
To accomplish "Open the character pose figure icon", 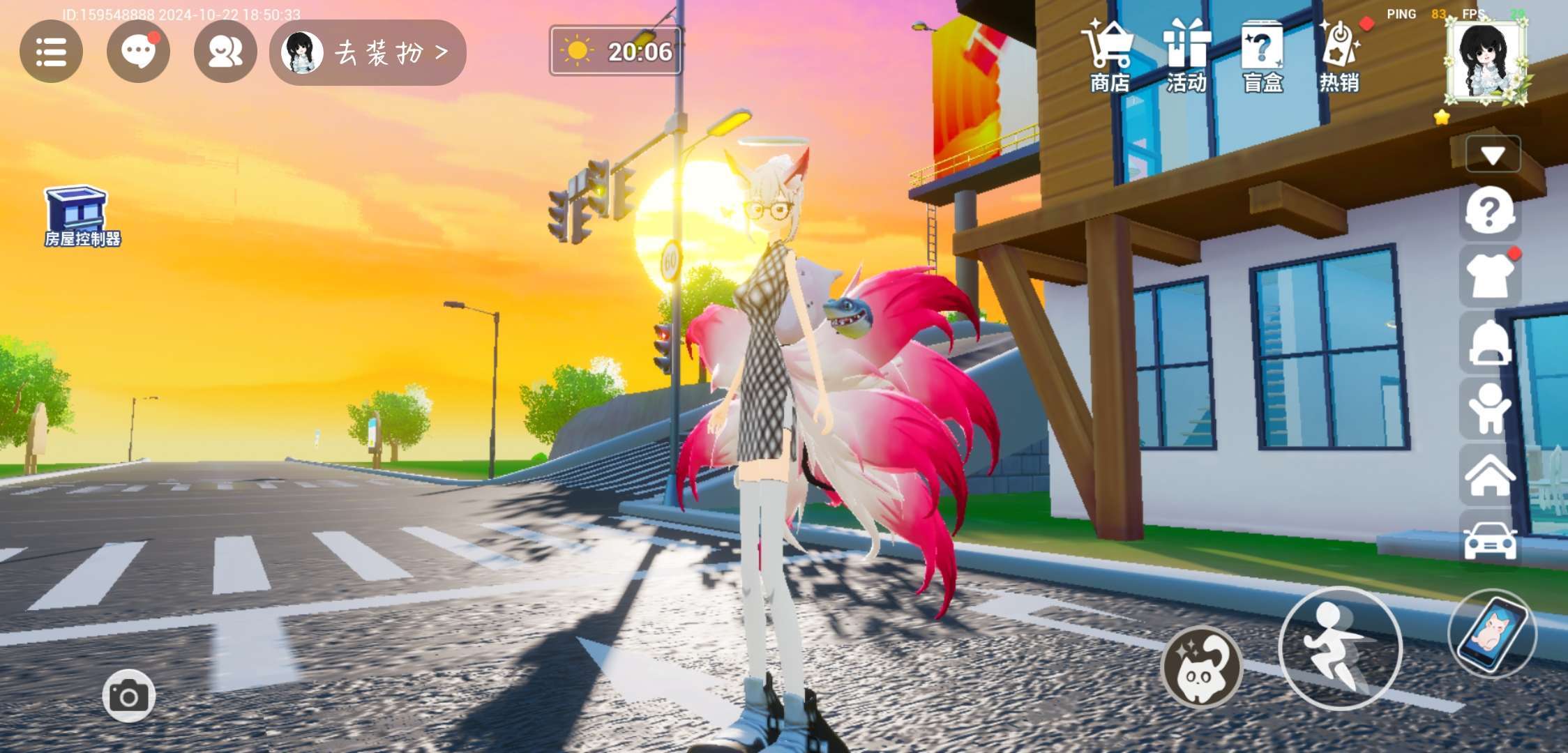I will 1489,409.
